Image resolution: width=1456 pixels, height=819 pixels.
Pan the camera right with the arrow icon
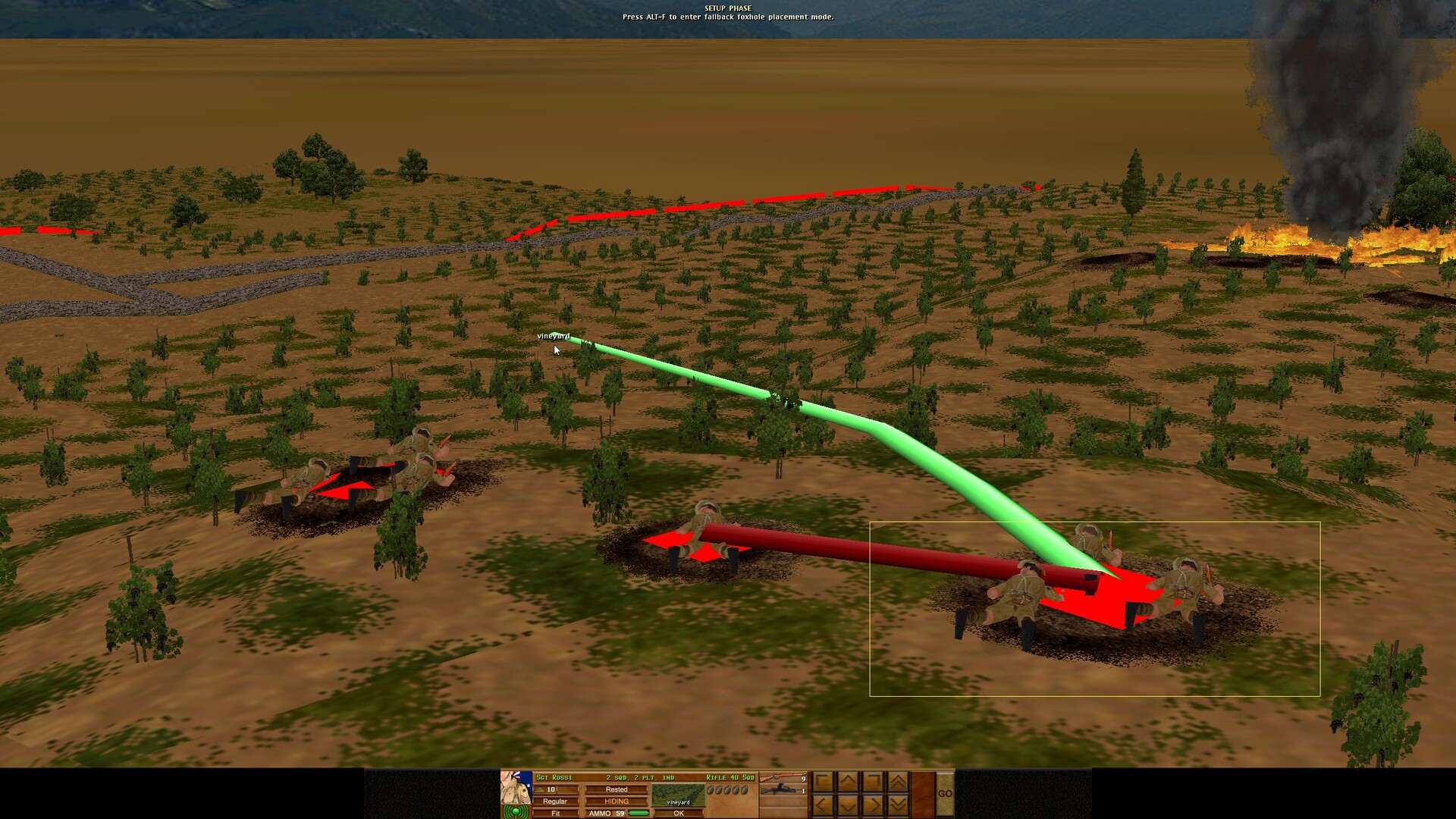point(871,807)
